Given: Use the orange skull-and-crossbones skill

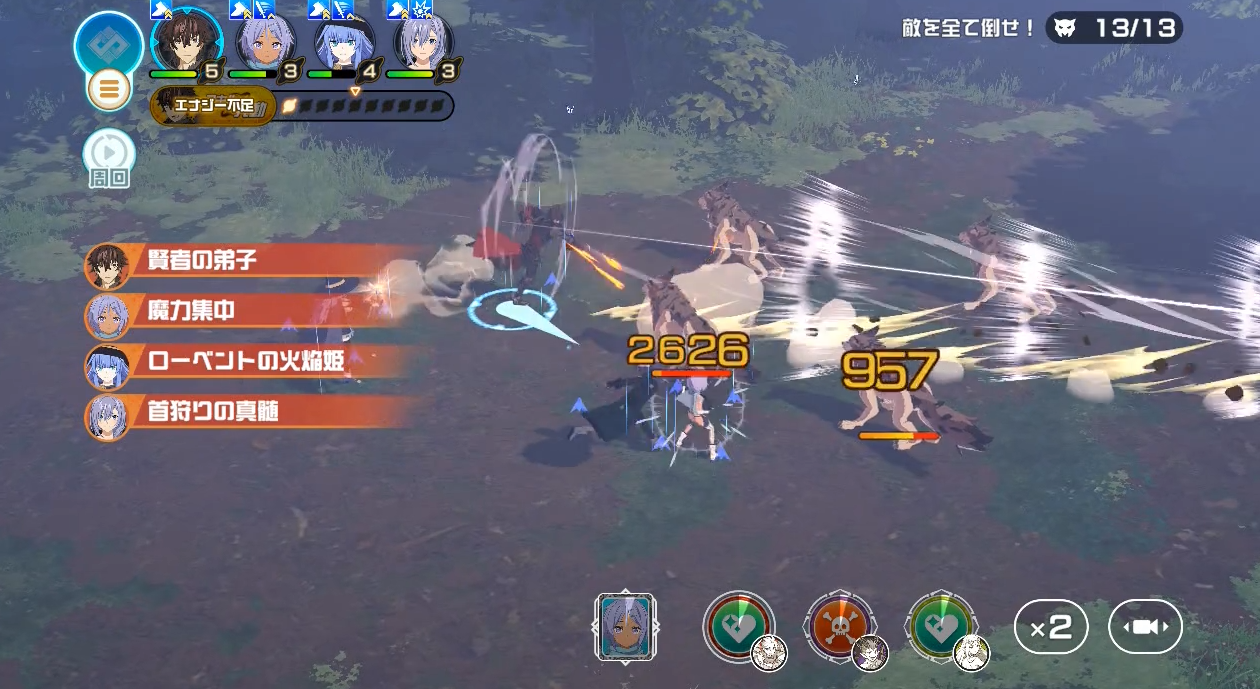Looking at the screenshot, I should [840, 626].
